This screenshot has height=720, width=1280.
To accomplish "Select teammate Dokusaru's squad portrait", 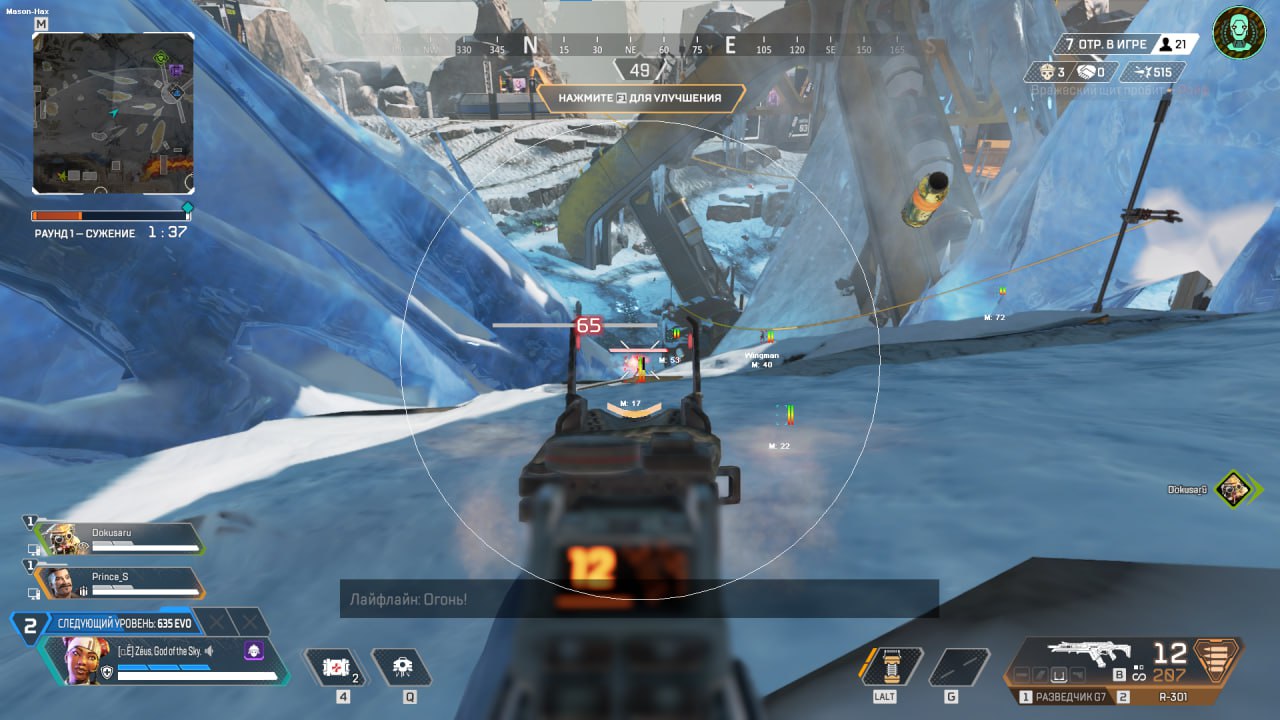I will pyautogui.click(x=65, y=539).
